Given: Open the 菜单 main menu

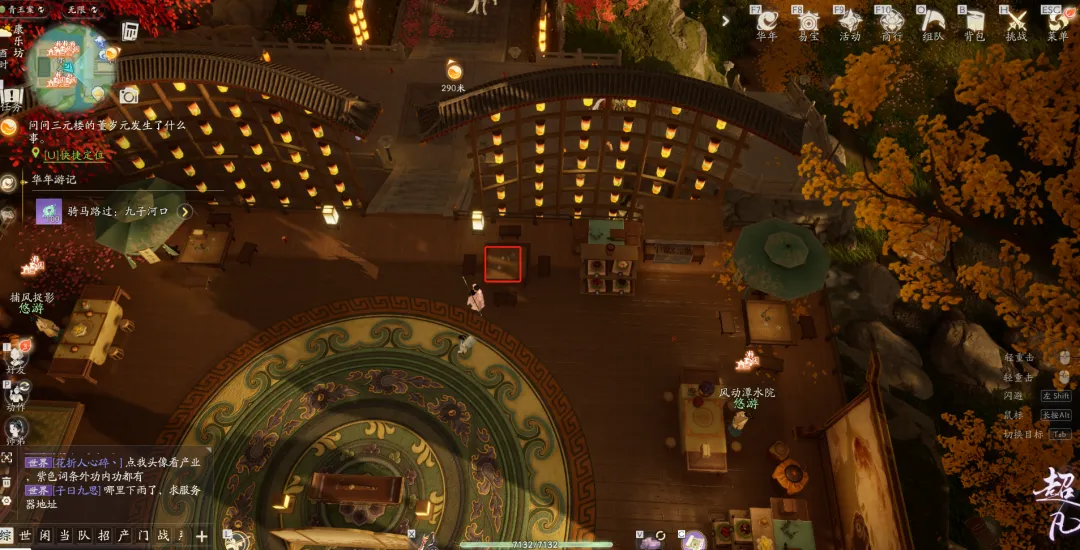Looking at the screenshot, I should 1058,21.
